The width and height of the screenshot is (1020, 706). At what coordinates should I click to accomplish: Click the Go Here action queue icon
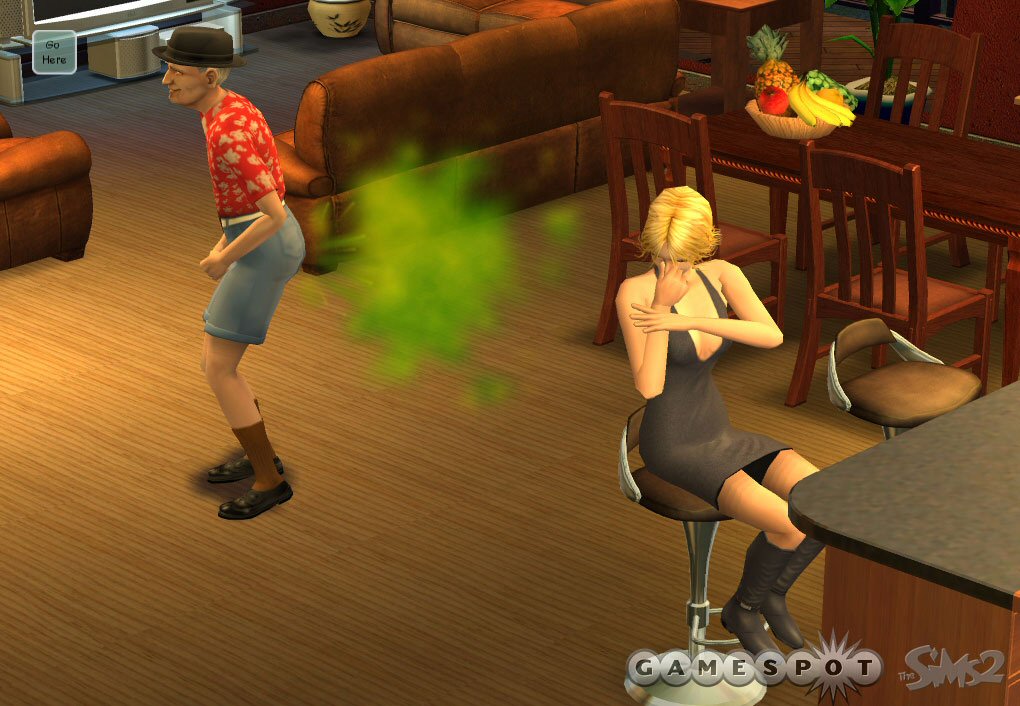54,52
